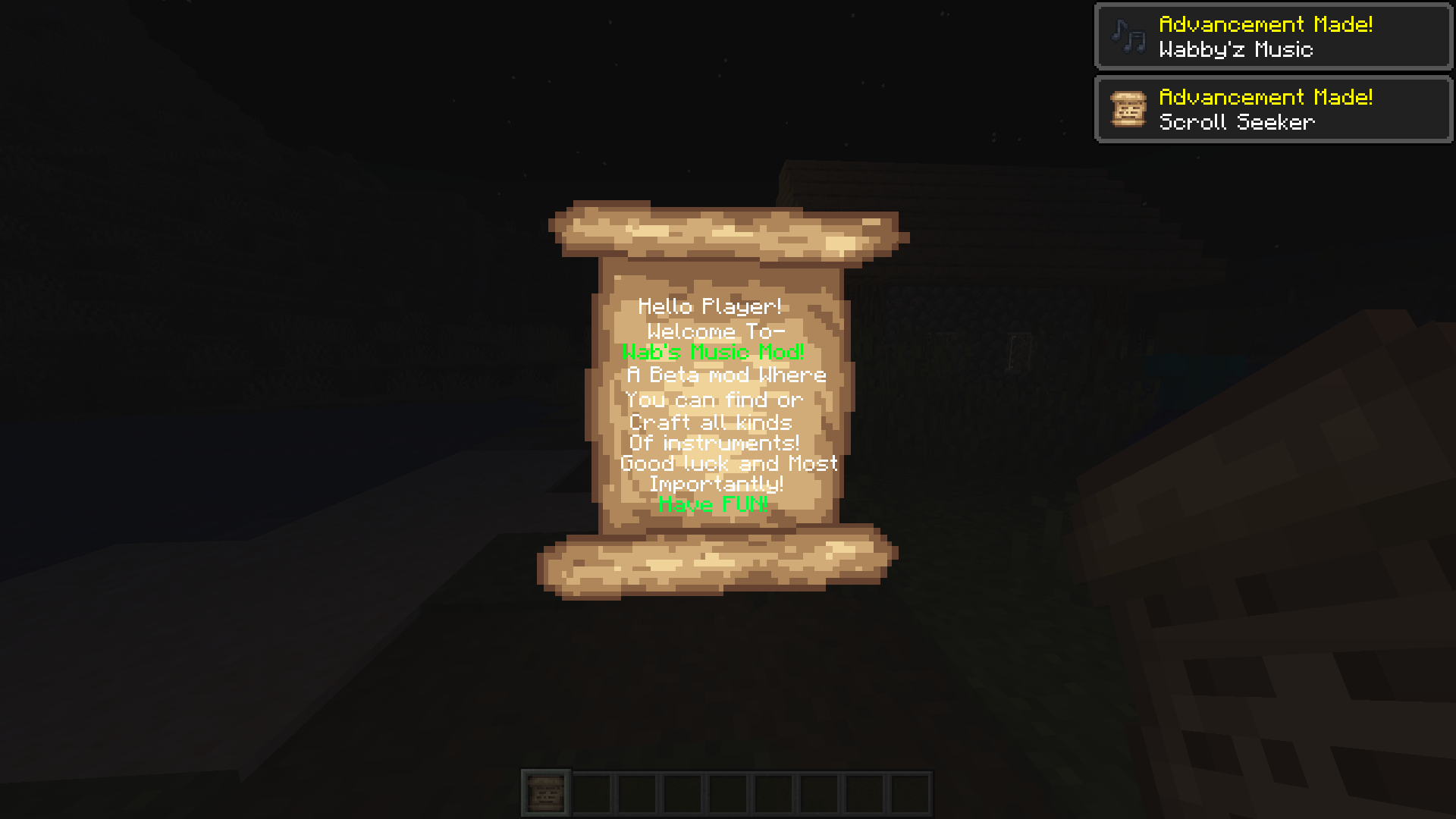Click the 'Hello Player!' greeting line
This screenshot has height=819, width=1456.
(x=711, y=306)
